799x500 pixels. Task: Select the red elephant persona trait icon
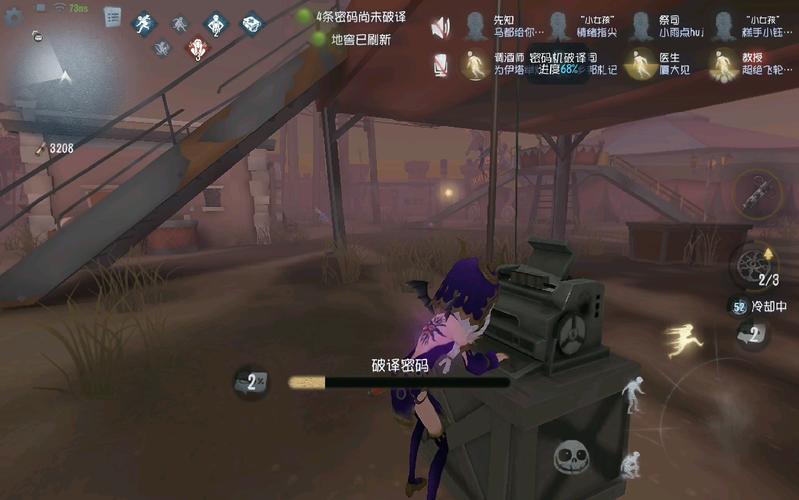(x=198, y=47)
